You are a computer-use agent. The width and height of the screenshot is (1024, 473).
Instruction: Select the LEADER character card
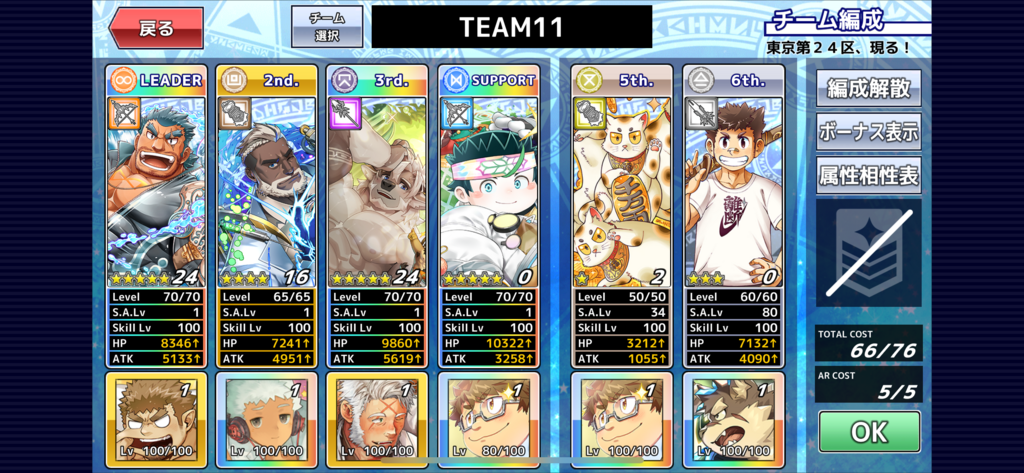(155, 190)
